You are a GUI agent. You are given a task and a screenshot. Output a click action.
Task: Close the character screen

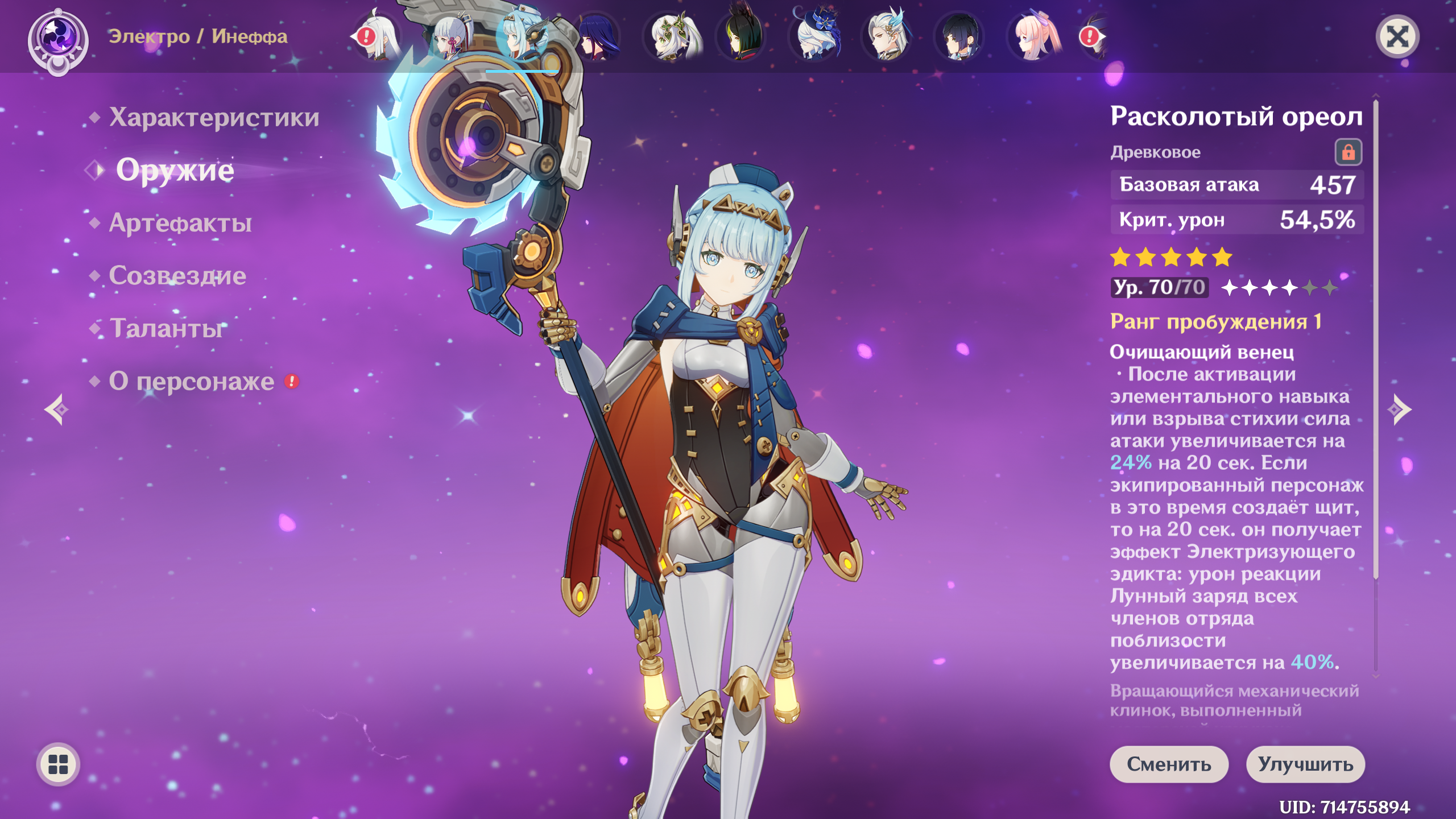[x=1397, y=38]
